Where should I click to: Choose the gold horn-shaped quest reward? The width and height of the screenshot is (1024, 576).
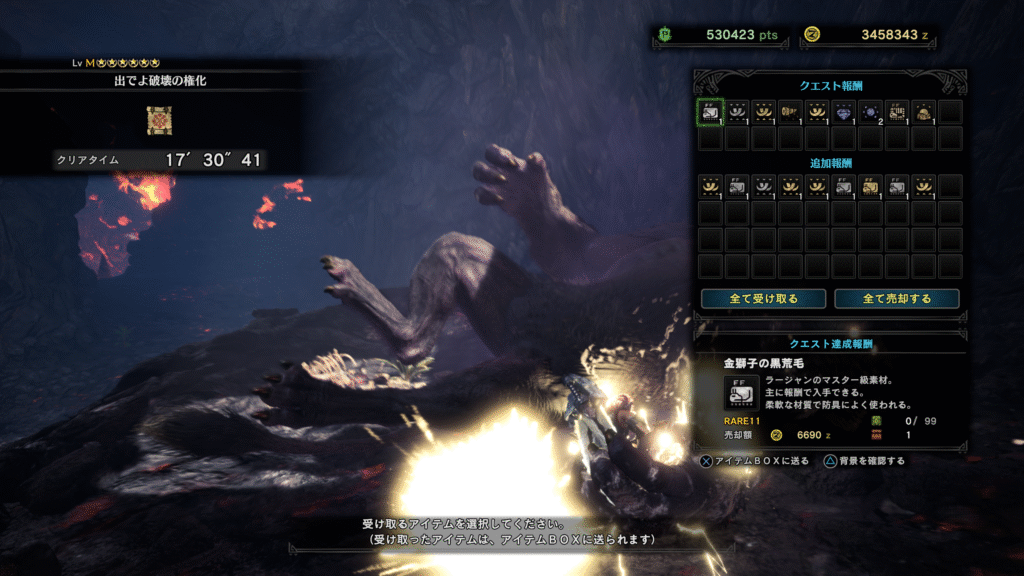790,112
